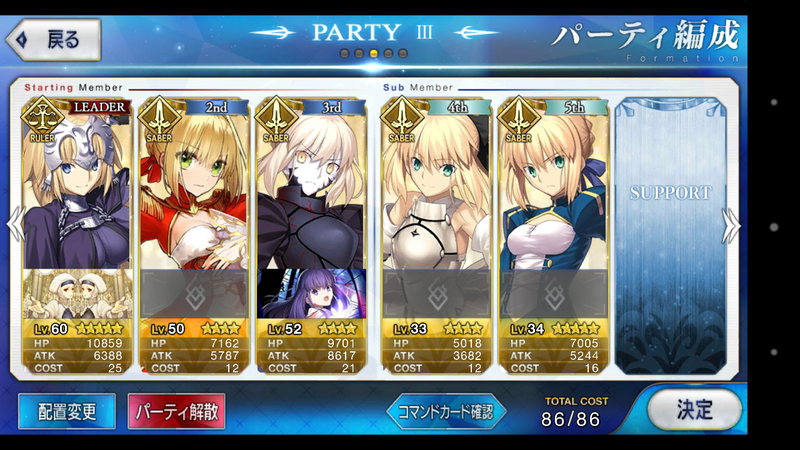The image size is (800, 450).
Task: Disband party with パーティ解散
Action: 176,411
